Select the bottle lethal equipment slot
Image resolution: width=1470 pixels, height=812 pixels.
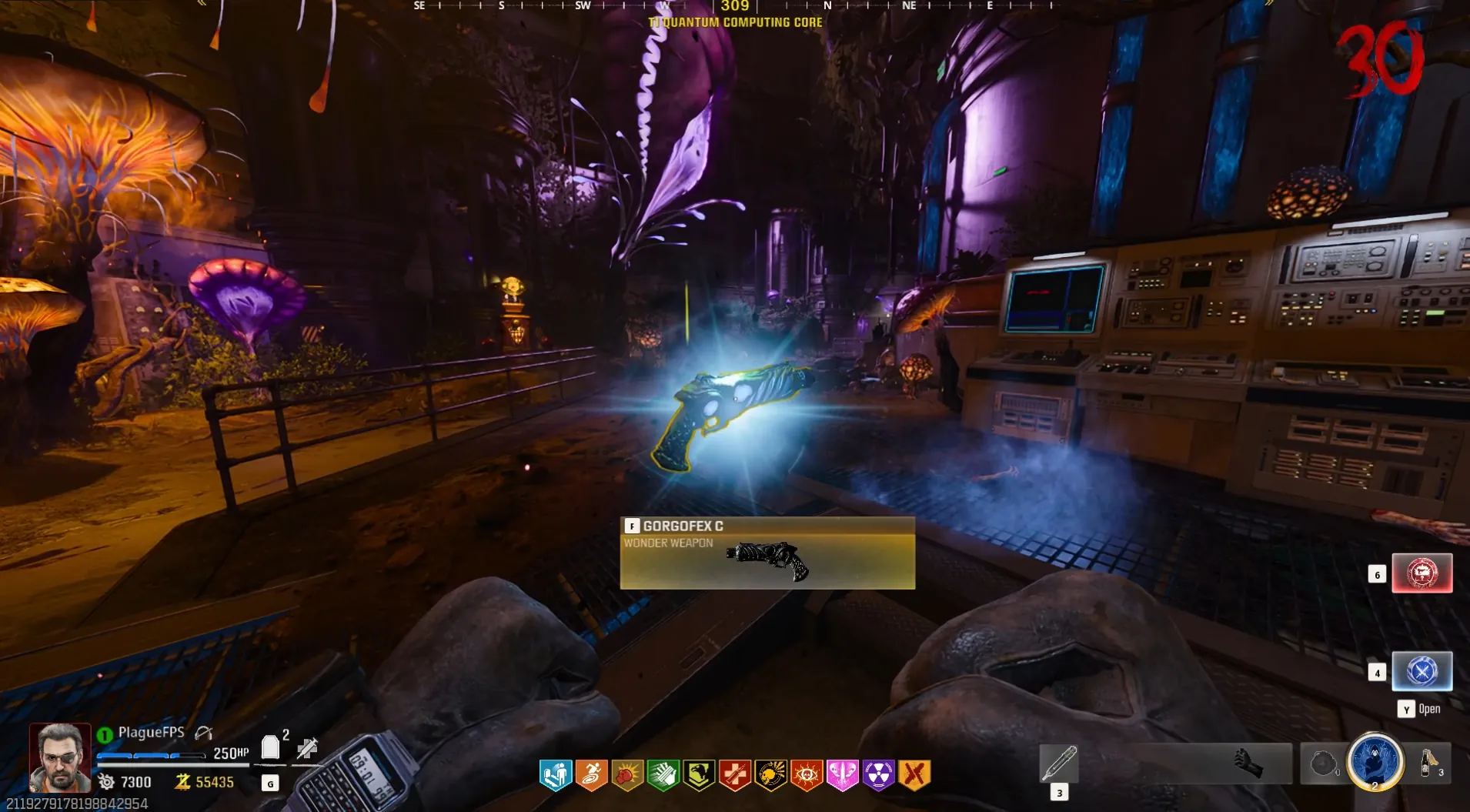[1429, 764]
